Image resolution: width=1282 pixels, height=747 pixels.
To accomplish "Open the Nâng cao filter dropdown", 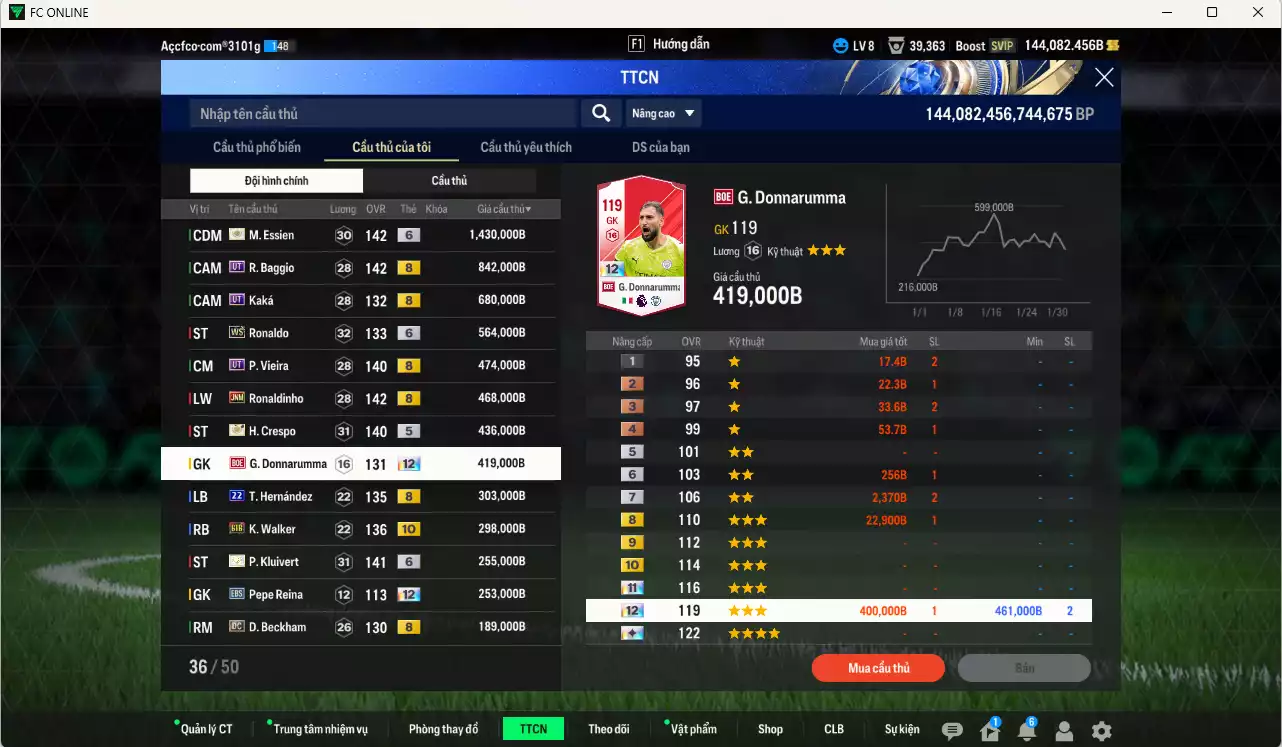I will pyautogui.click(x=663, y=113).
